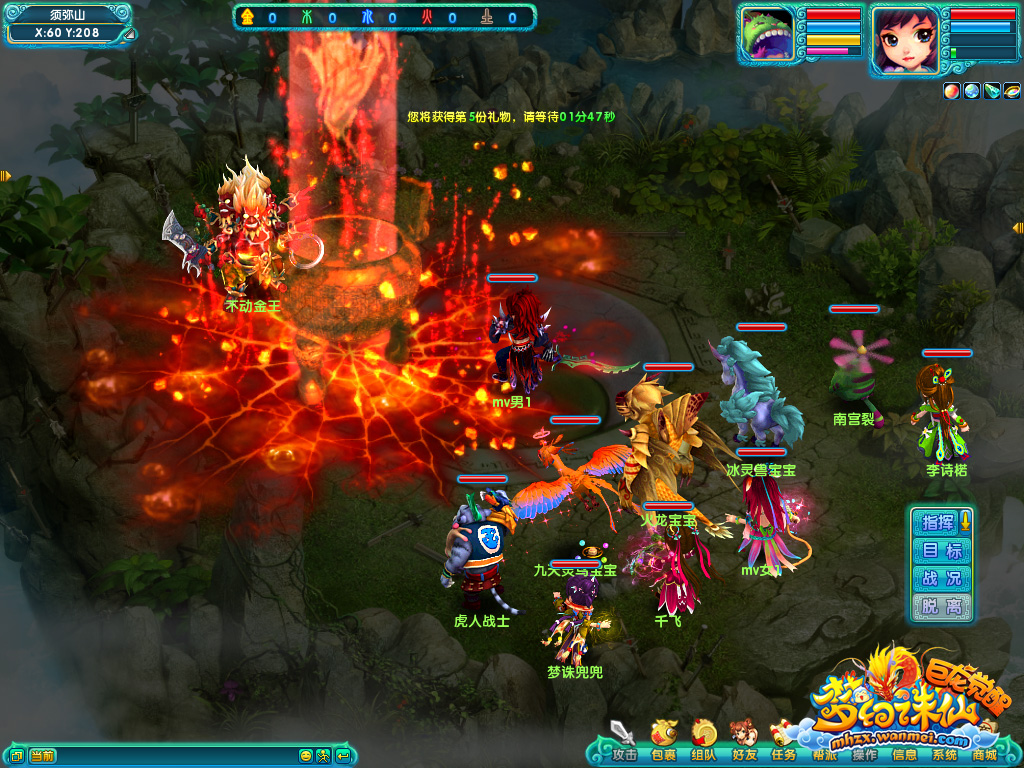Open the 商城 shop
Image resolution: width=1024 pixels, height=768 pixels.
click(x=984, y=754)
